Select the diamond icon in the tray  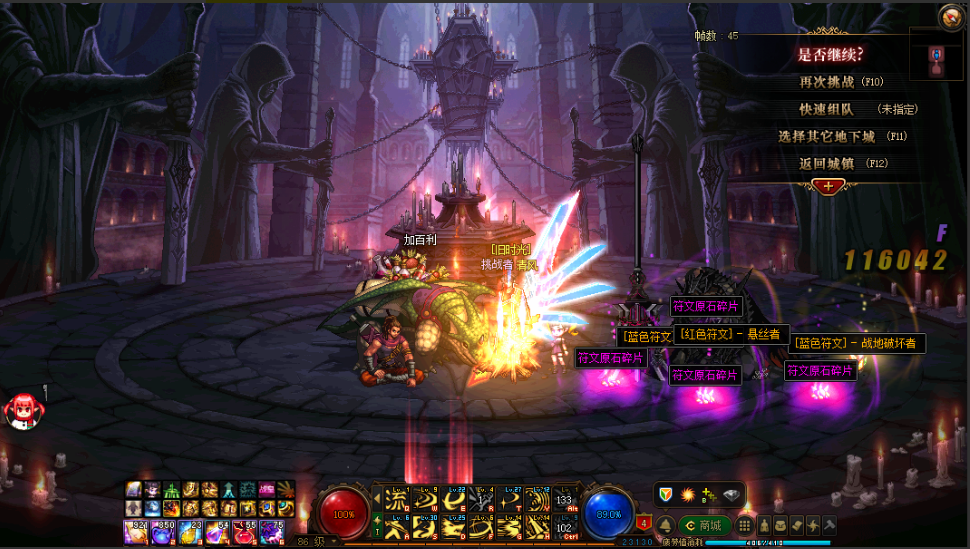[732, 495]
